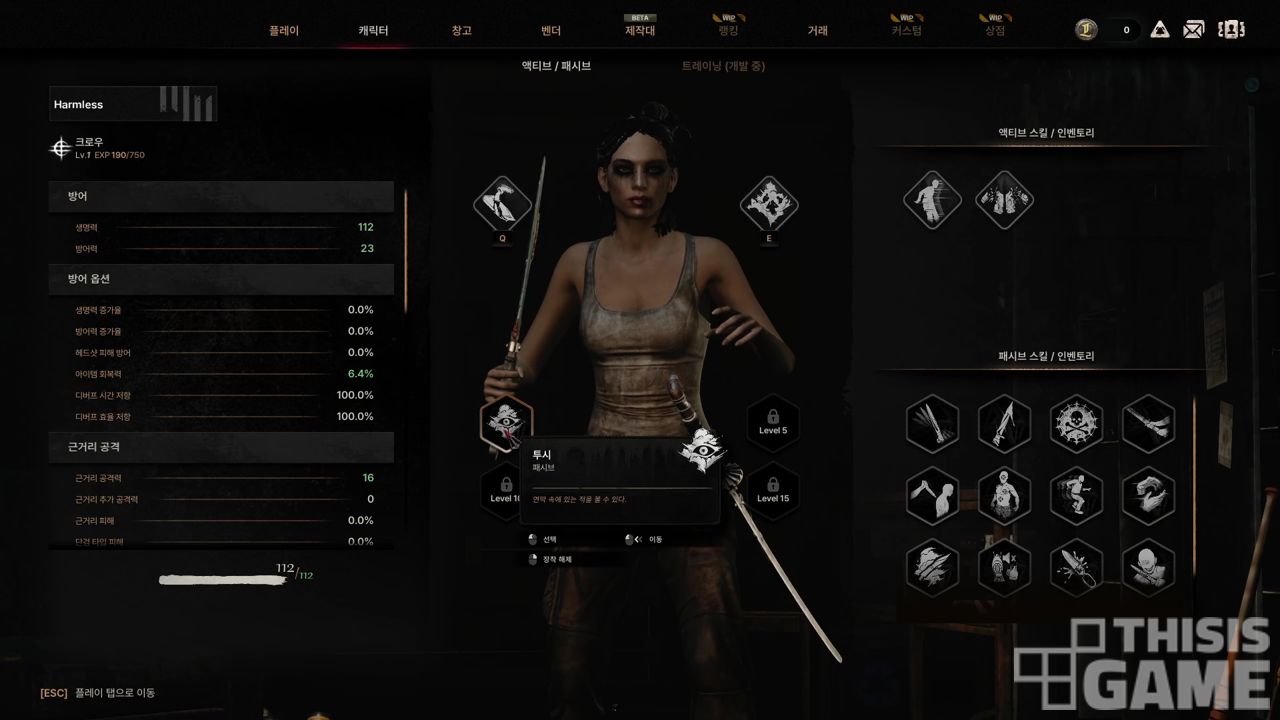Choose the equipped eye passive slot

[506, 423]
